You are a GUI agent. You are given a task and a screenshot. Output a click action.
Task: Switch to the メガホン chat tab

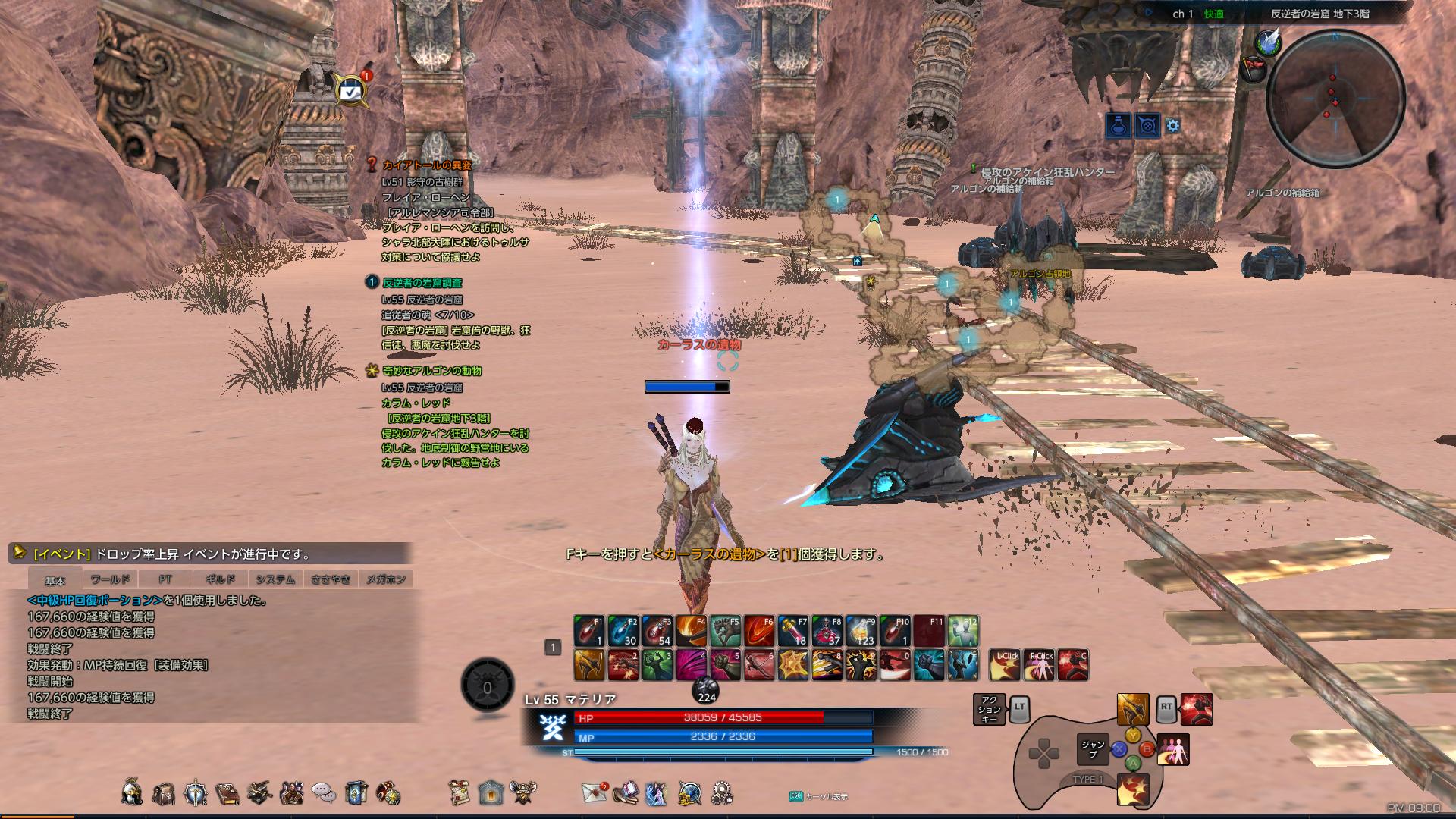[x=386, y=579]
